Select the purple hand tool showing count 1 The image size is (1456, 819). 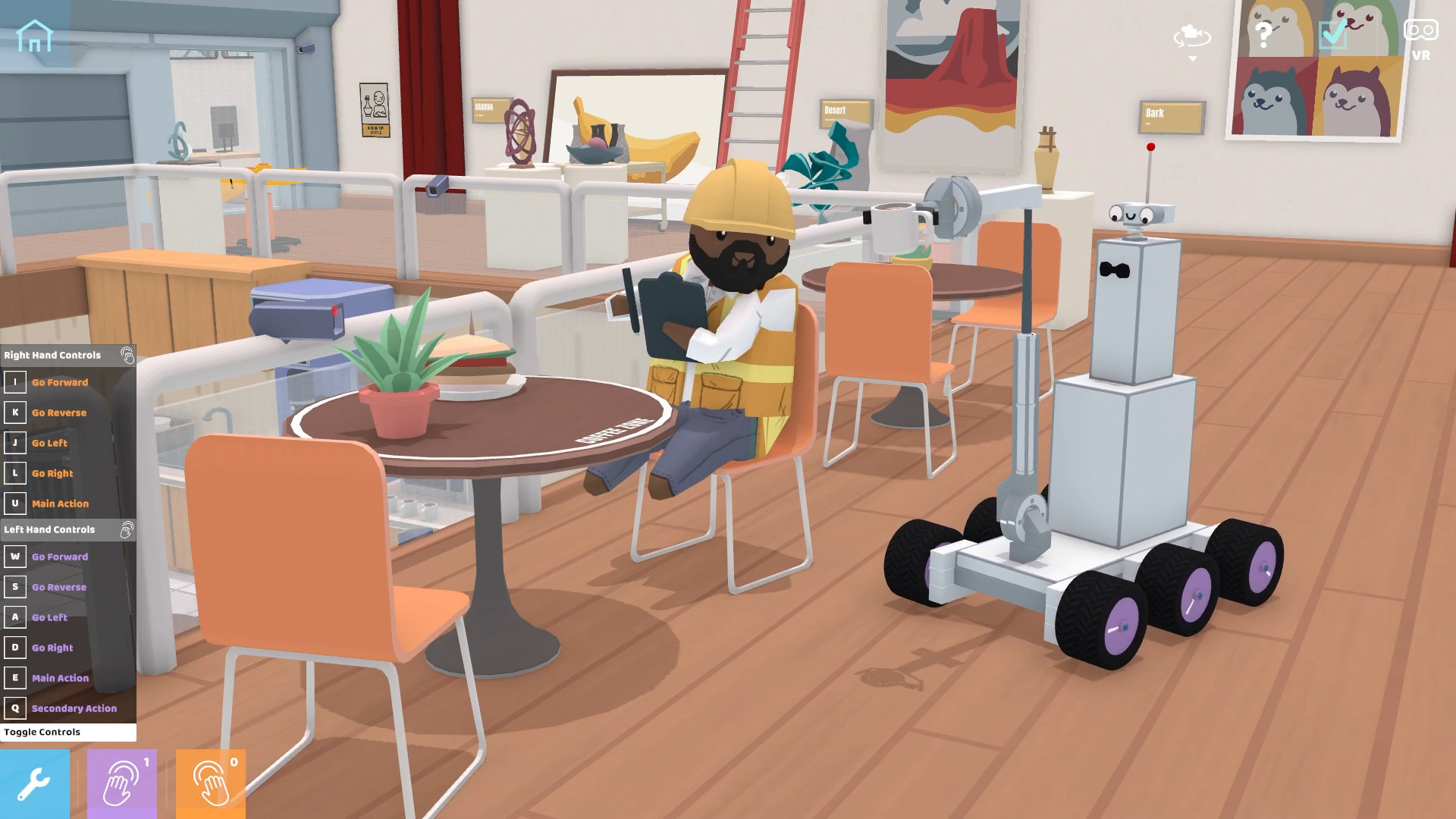point(121,783)
